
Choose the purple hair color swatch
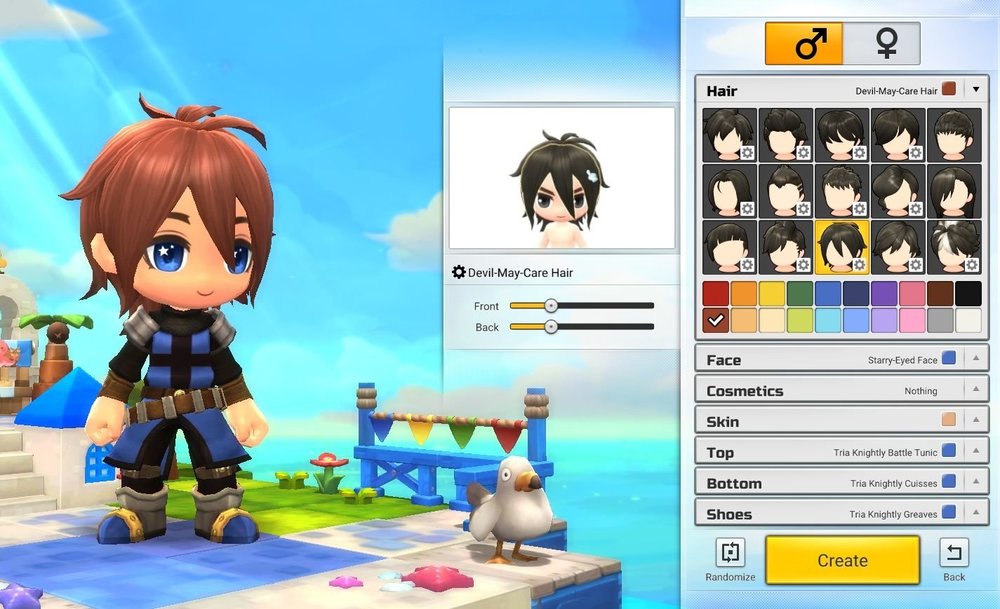pyautogui.click(x=884, y=293)
